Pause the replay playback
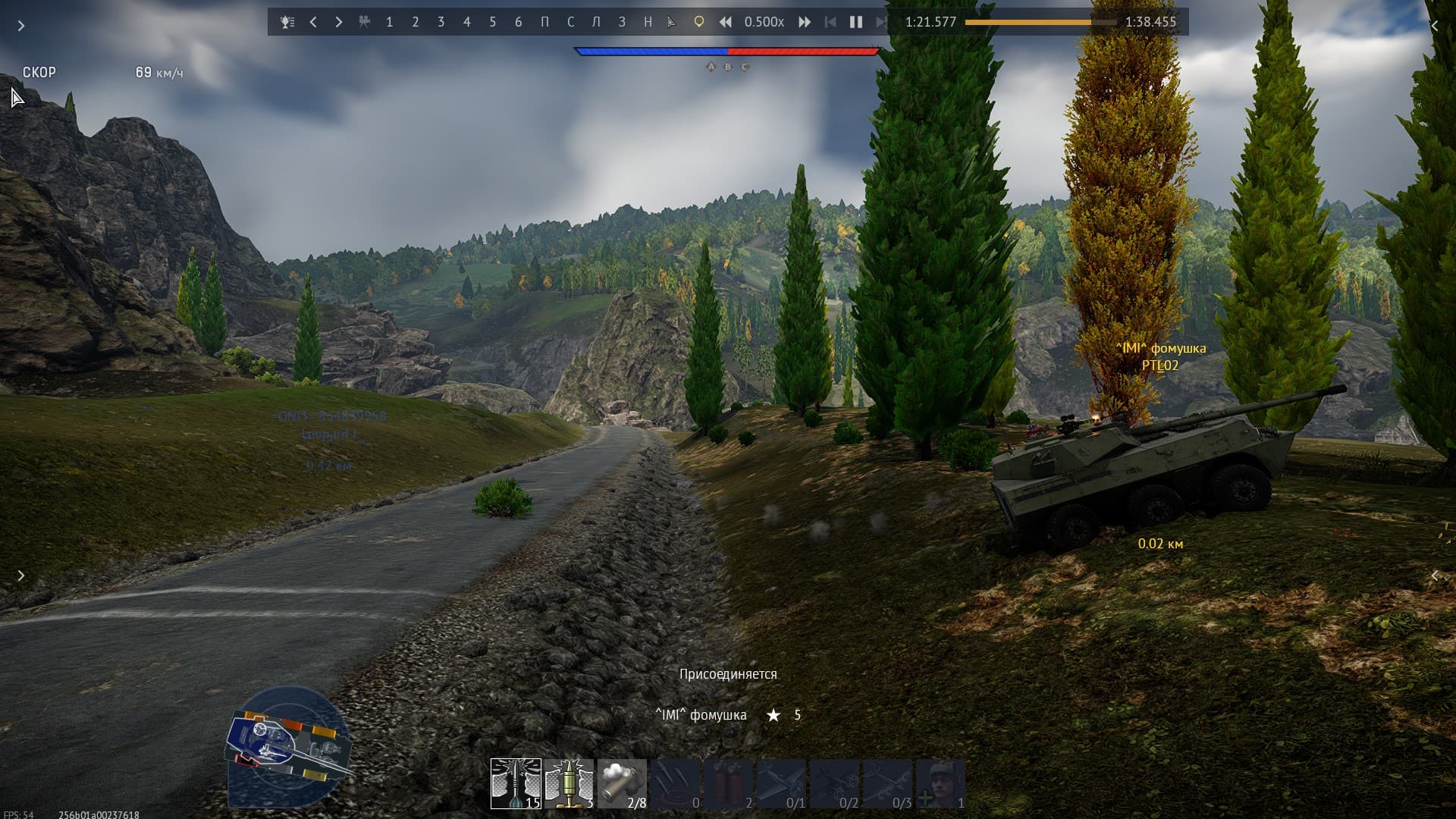 tap(856, 22)
